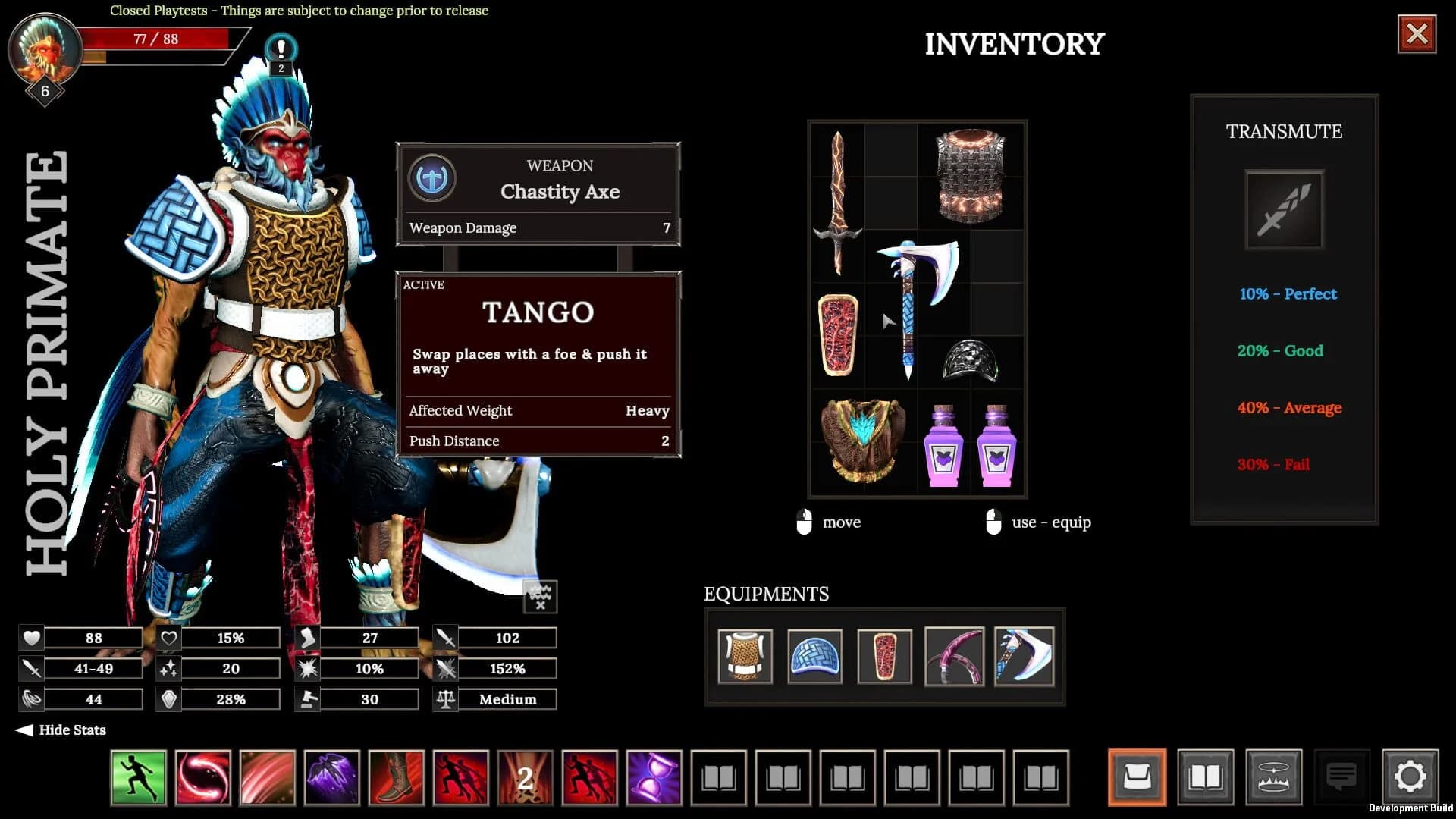1456x819 pixels.
Task: Select the green sprint ability icon
Action: click(x=138, y=778)
